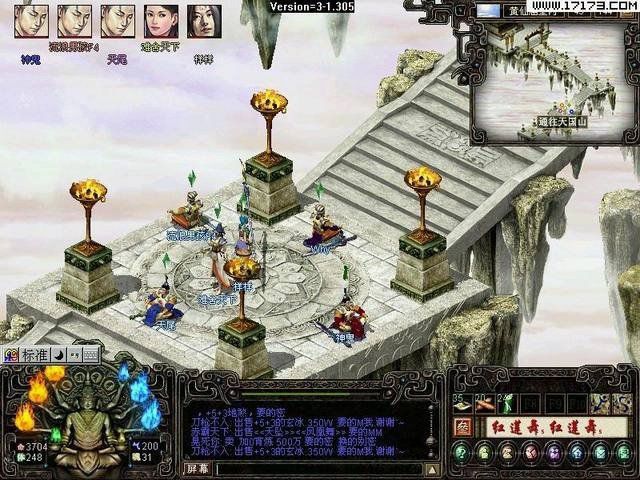The width and height of the screenshot is (640, 480).
Task: Select the 天尼 party member portrait
Action: pyautogui.click(x=118, y=21)
